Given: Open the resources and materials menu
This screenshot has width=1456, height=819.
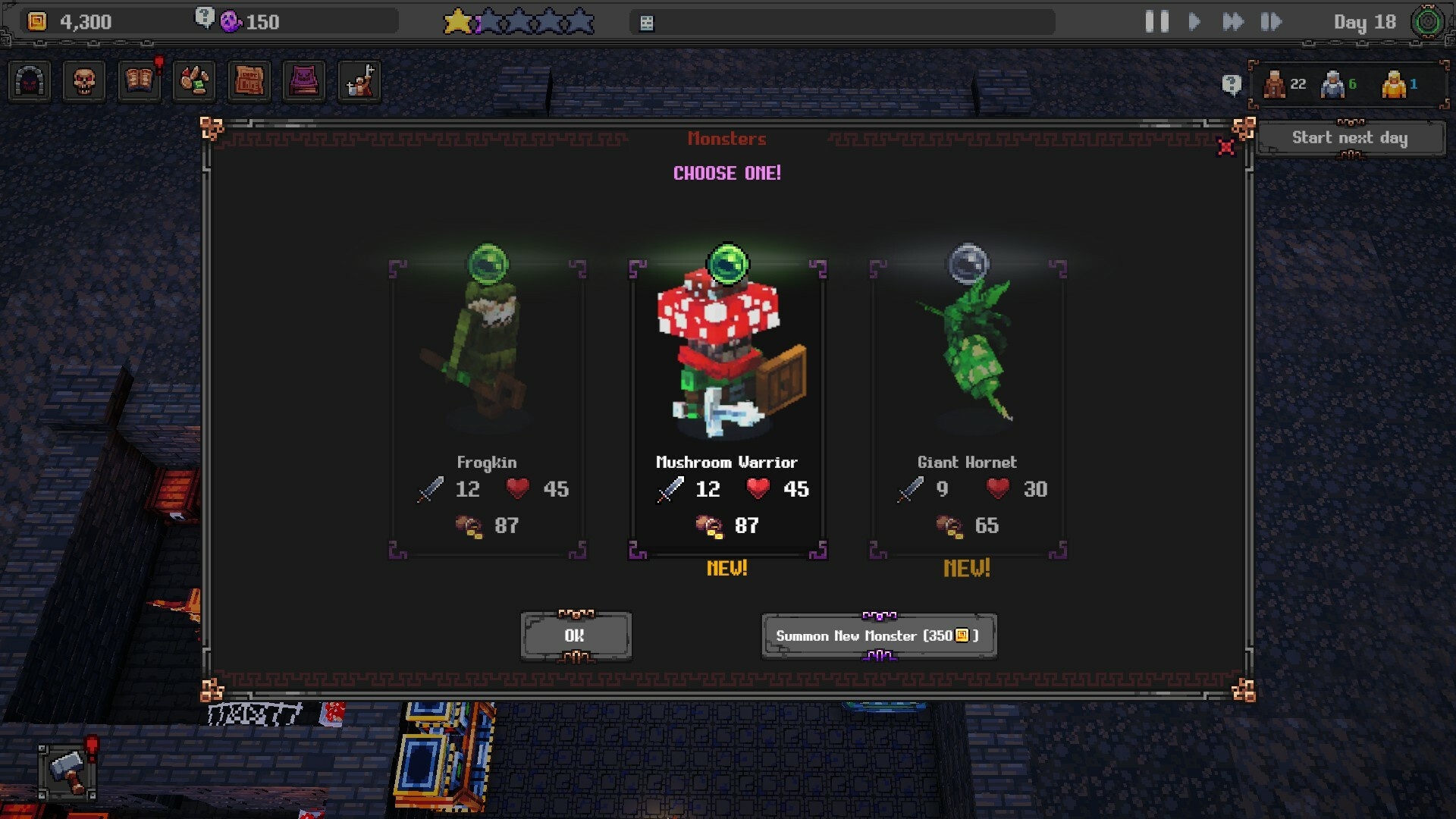Looking at the screenshot, I should (x=194, y=81).
